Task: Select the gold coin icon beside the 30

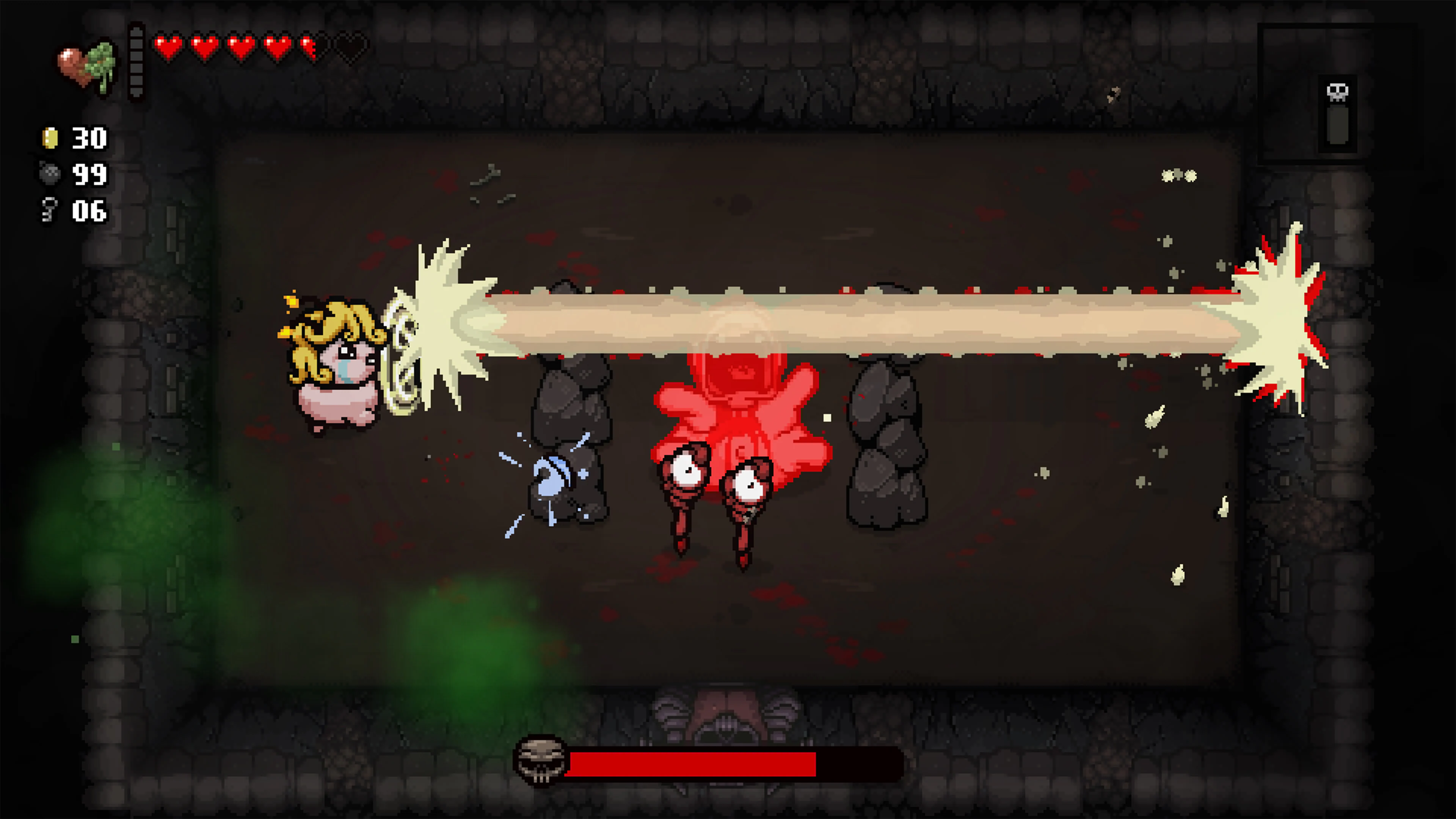Action: pyautogui.click(x=50, y=137)
